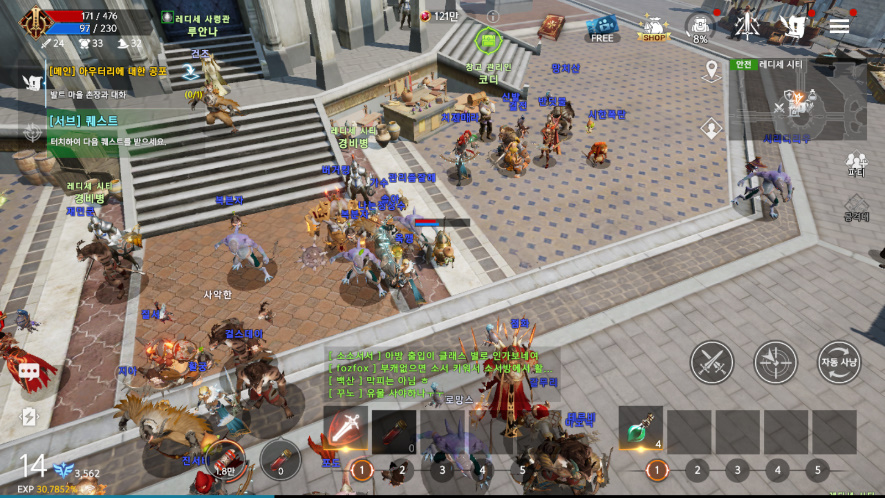Activate the sword slash skill slot
Screen dimensions: 885x498
pos(345,431)
